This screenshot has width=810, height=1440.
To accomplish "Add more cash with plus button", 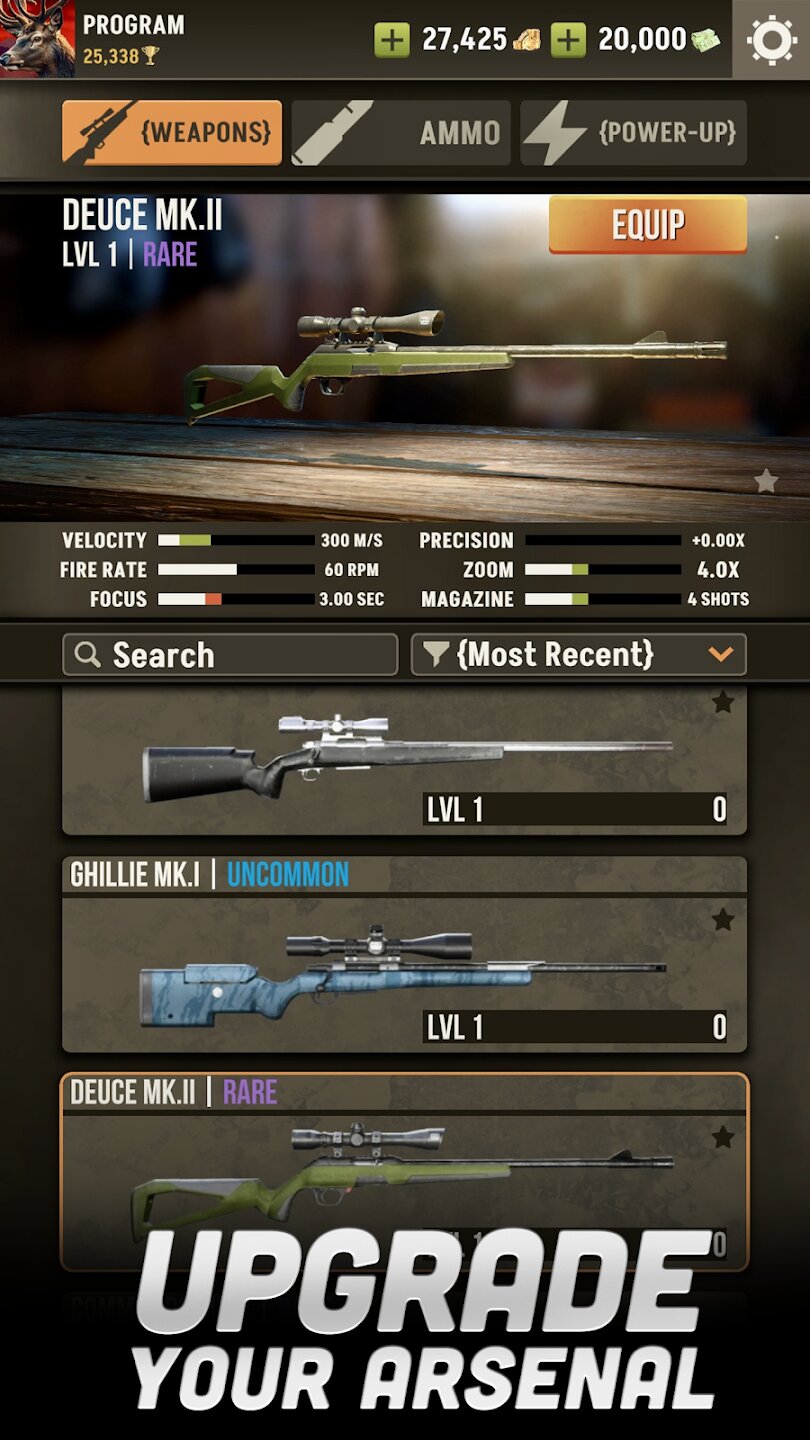I will [569, 40].
